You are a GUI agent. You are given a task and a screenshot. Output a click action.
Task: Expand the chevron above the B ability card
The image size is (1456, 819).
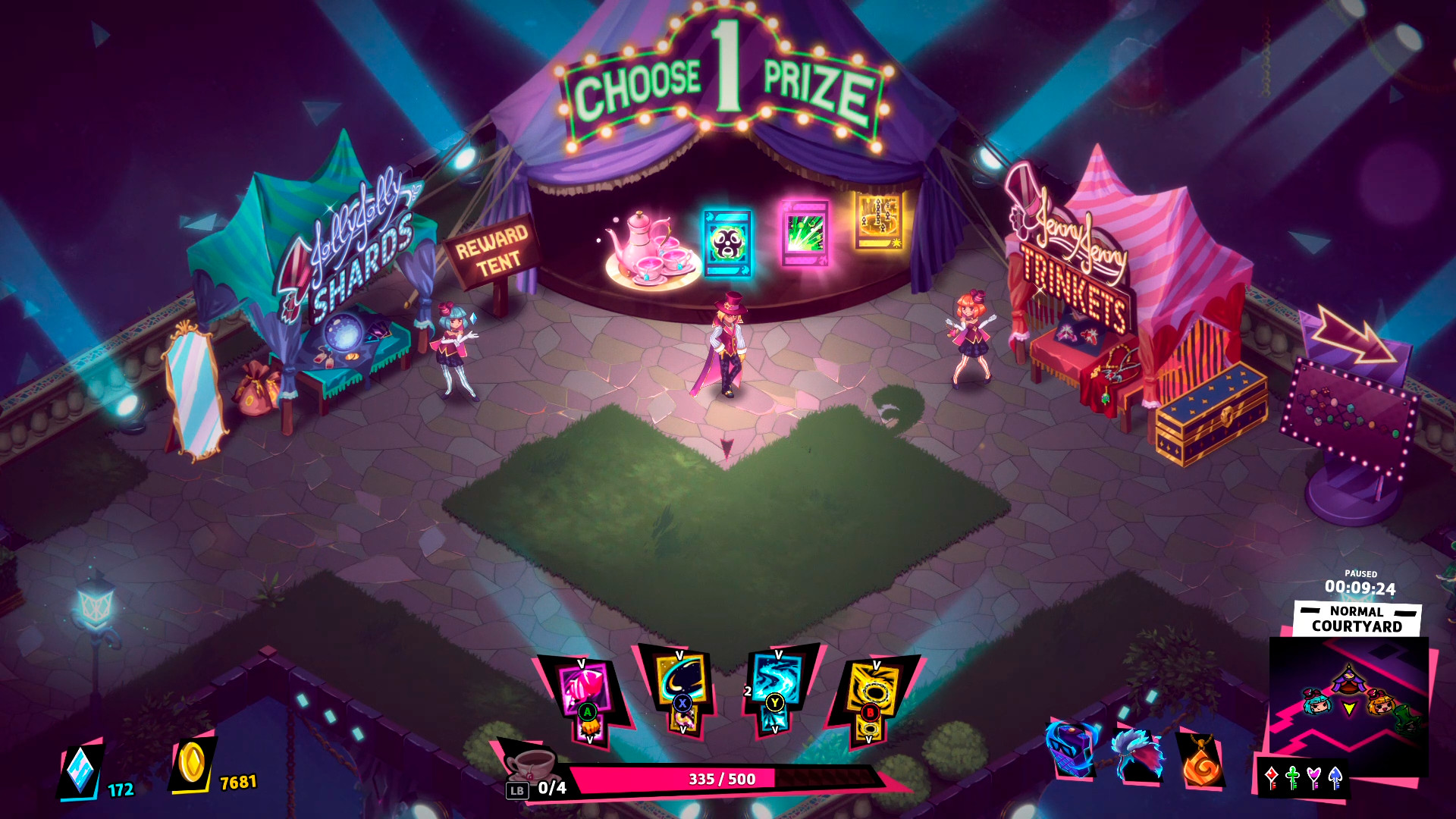point(877,665)
